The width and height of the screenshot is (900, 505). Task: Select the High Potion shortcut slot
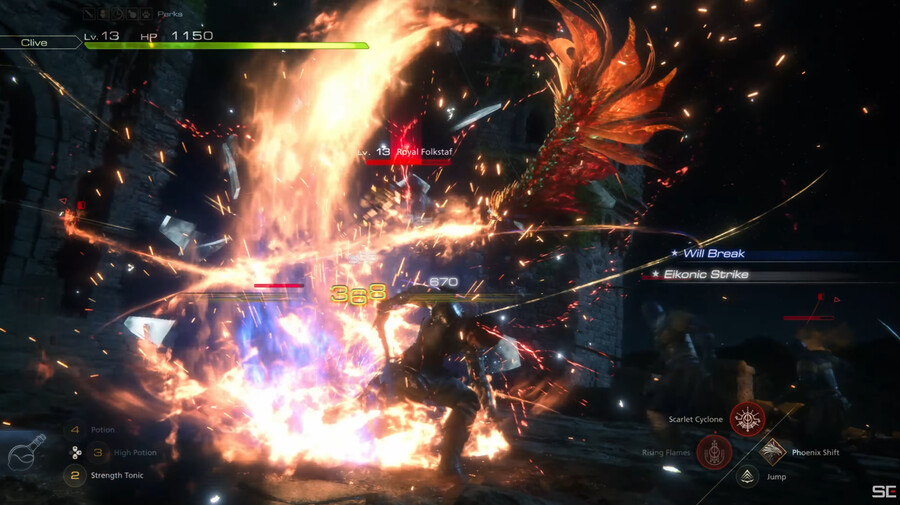click(x=74, y=452)
